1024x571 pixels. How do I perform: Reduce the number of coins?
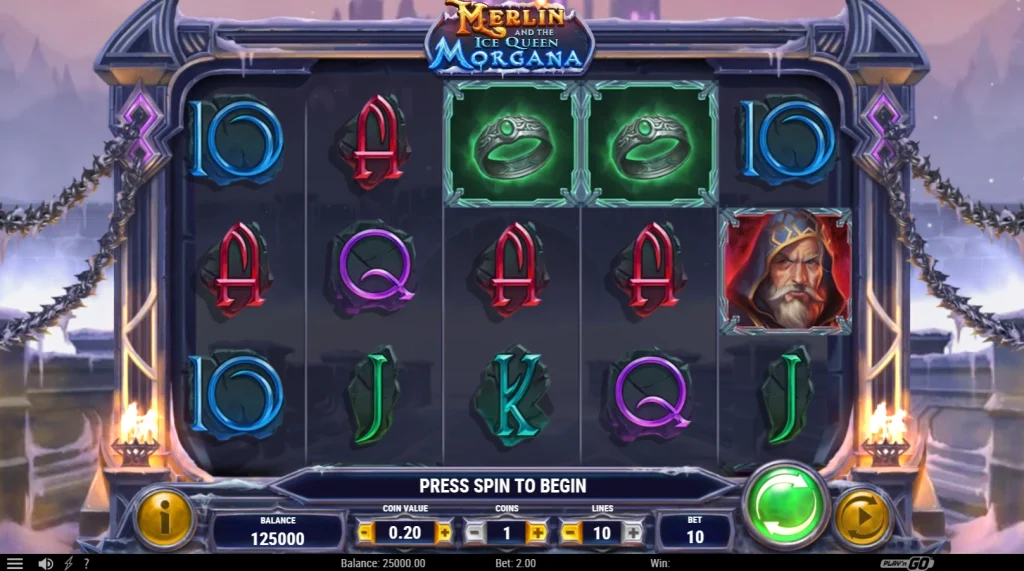473,533
